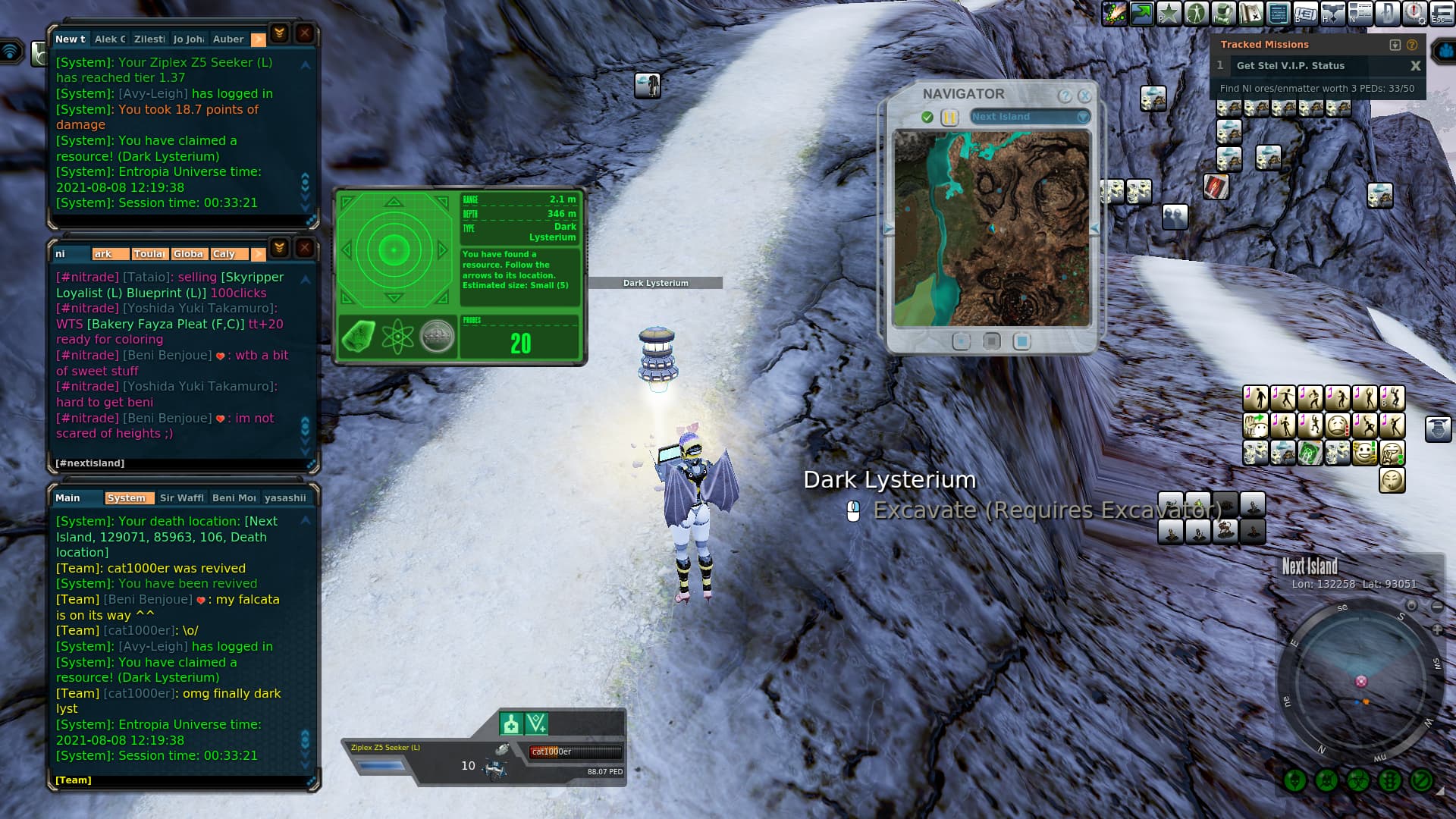Select the smiley face emote icon
The height and width of the screenshot is (819, 1456).
point(1364,453)
